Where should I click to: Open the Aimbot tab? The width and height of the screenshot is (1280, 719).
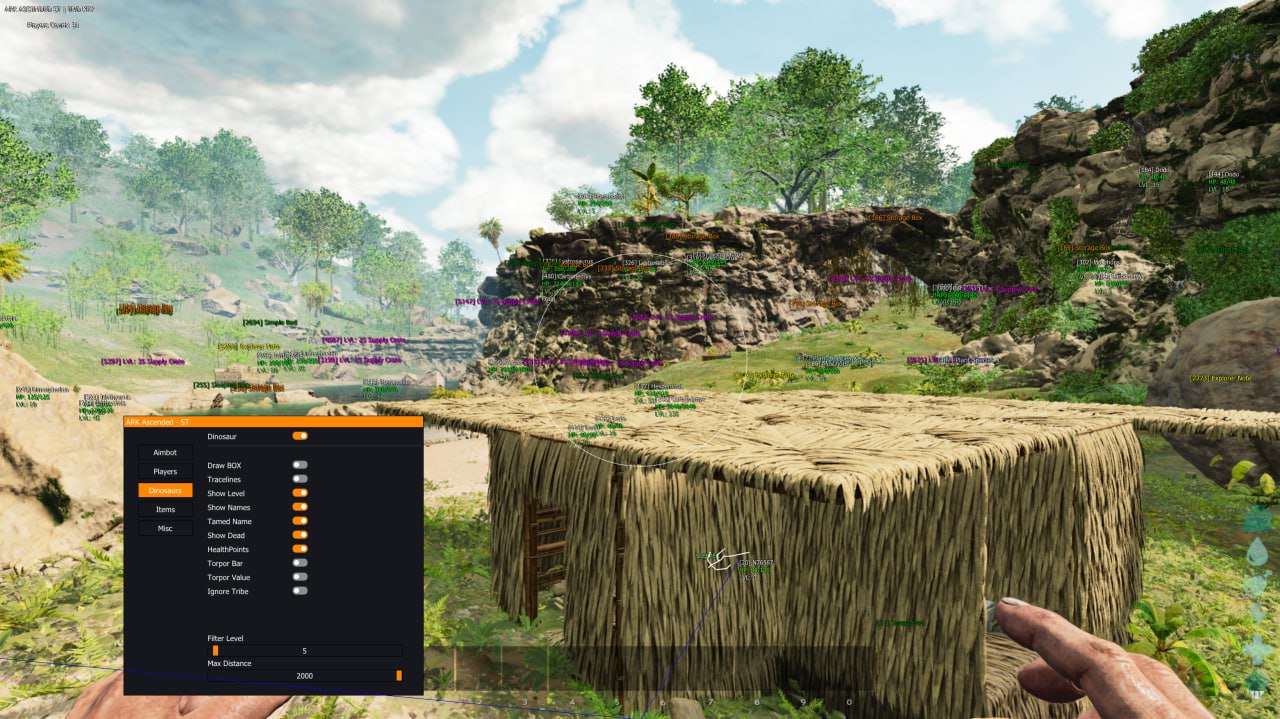pyautogui.click(x=165, y=453)
